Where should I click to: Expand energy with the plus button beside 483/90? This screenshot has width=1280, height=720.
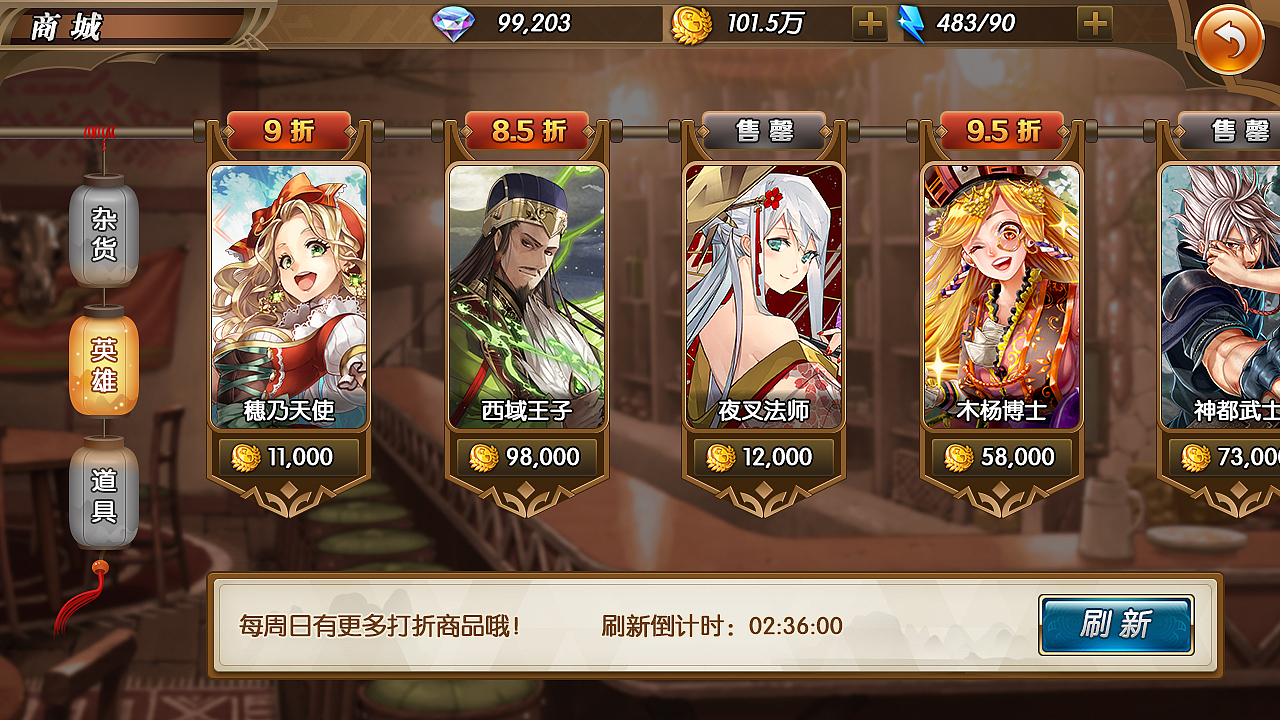pyautogui.click(x=1095, y=22)
